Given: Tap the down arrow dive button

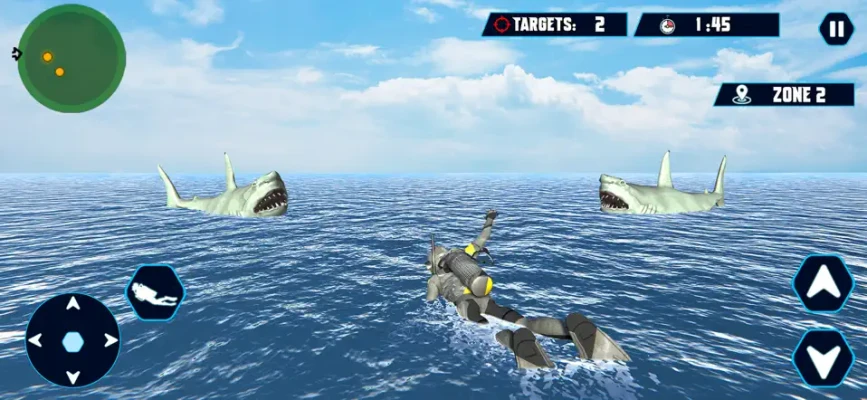Looking at the screenshot, I should pyautogui.click(x=822, y=356).
